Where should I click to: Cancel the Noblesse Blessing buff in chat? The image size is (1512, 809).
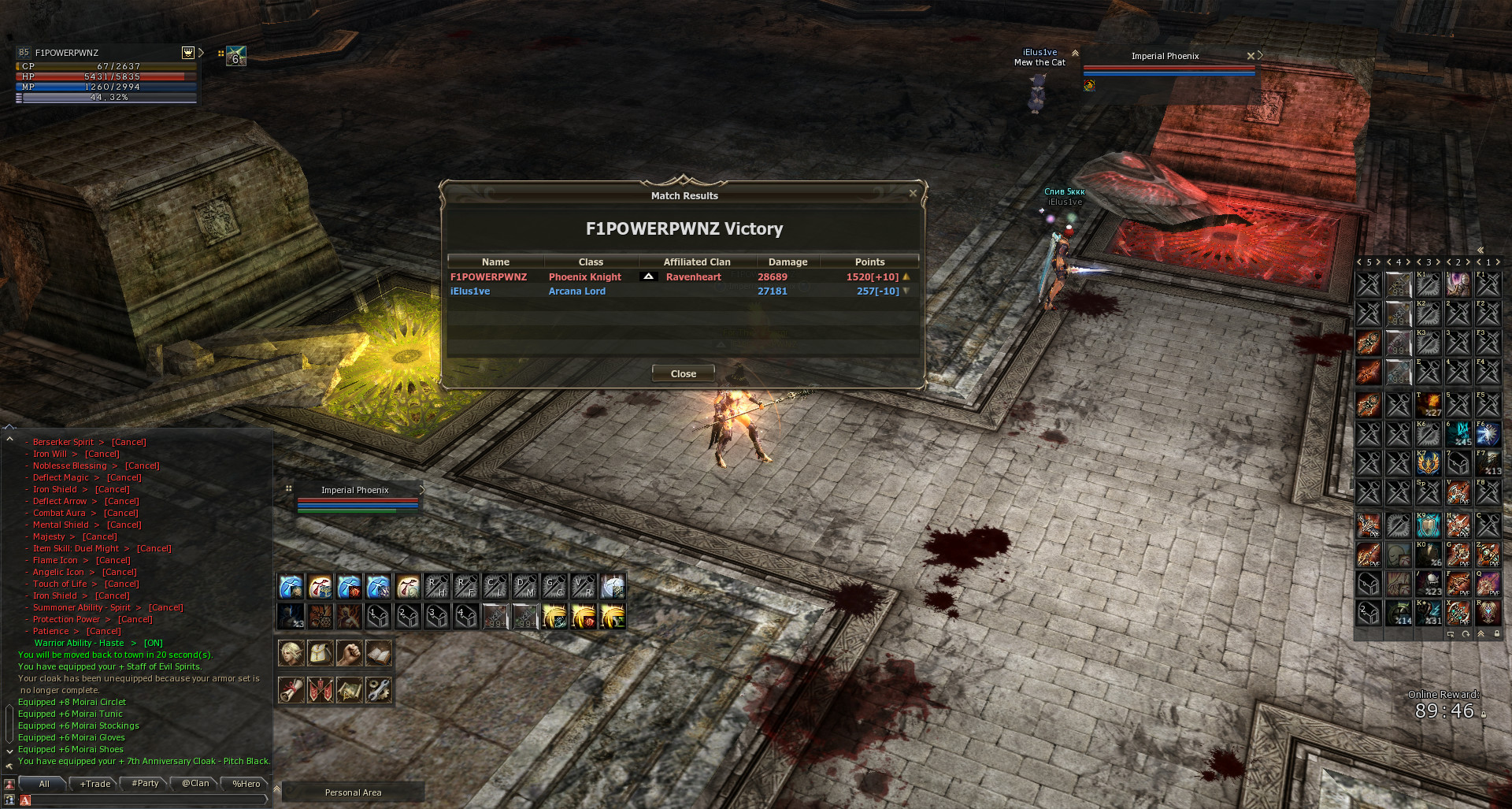pyautogui.click(x=142, y=466)
